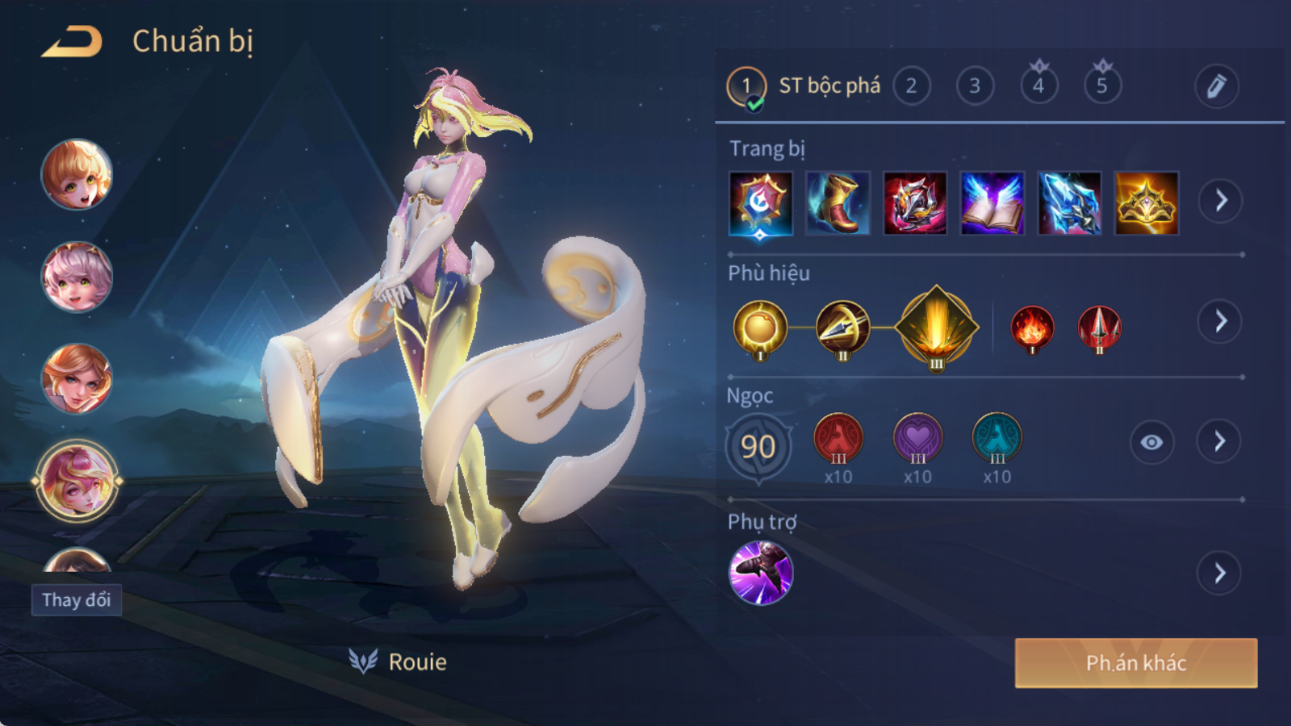
Task: Click the Phán khác button
Action: (x=1136, y=663)
